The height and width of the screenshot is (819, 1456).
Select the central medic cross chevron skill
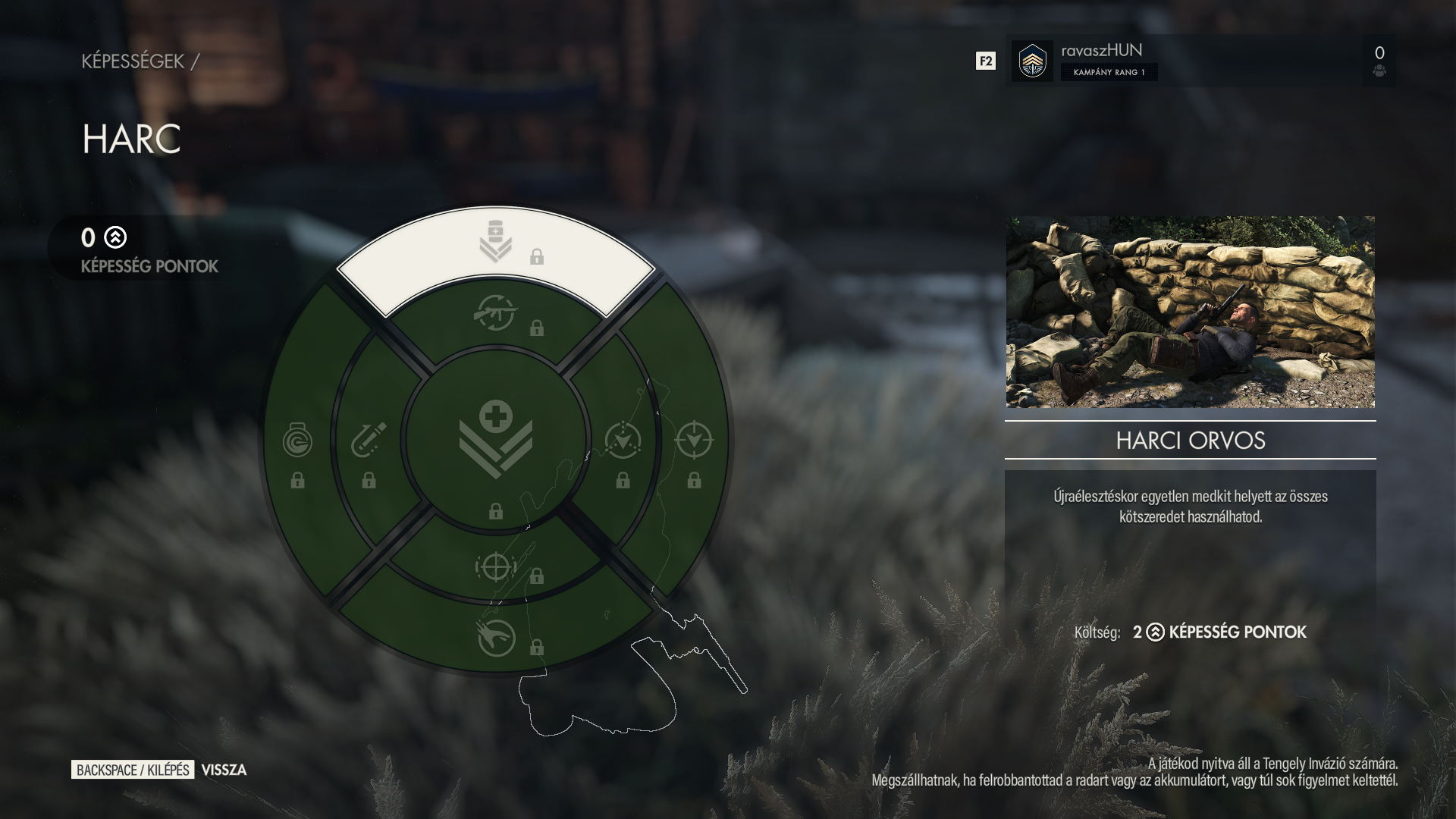coord(496,440)
